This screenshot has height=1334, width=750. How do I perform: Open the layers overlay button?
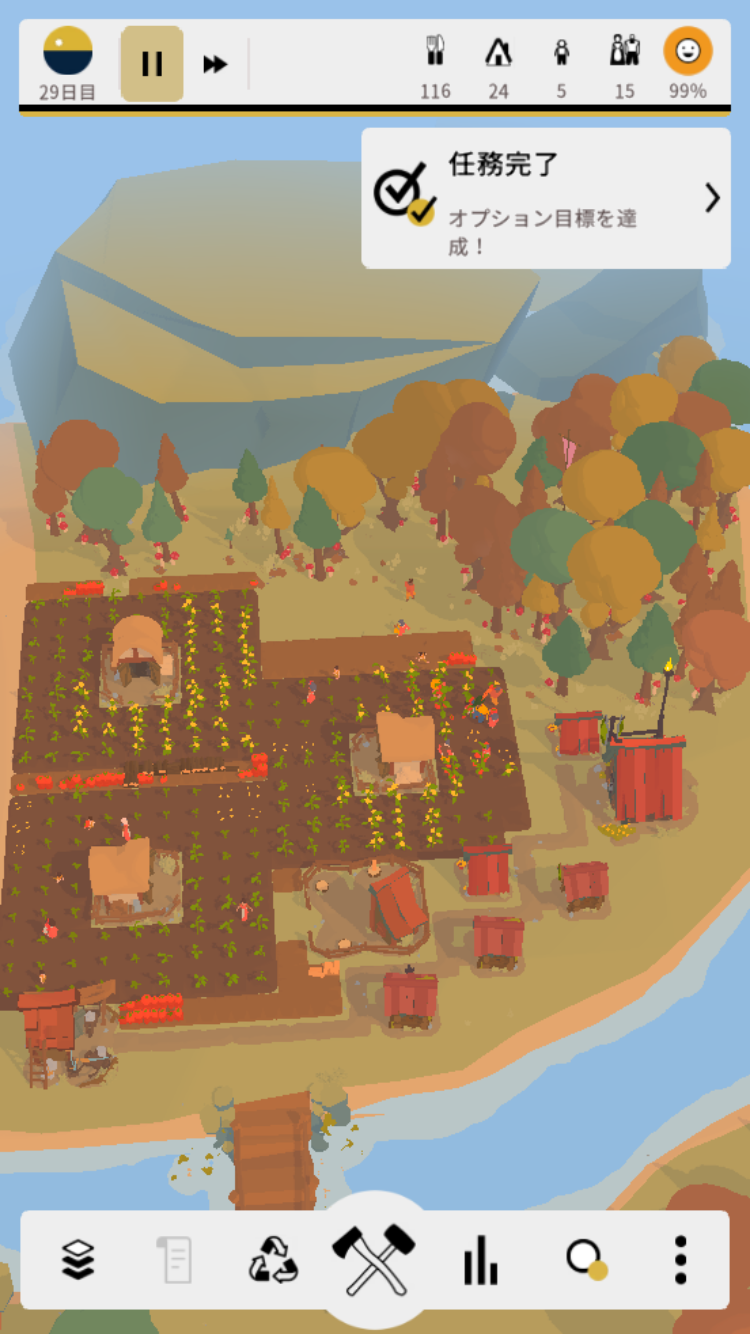(x=78, y=1259)
